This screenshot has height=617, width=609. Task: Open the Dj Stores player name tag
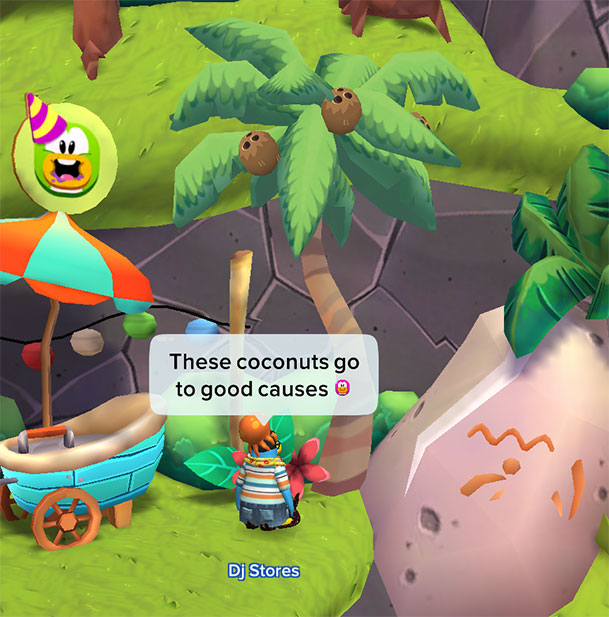[263, 571]
